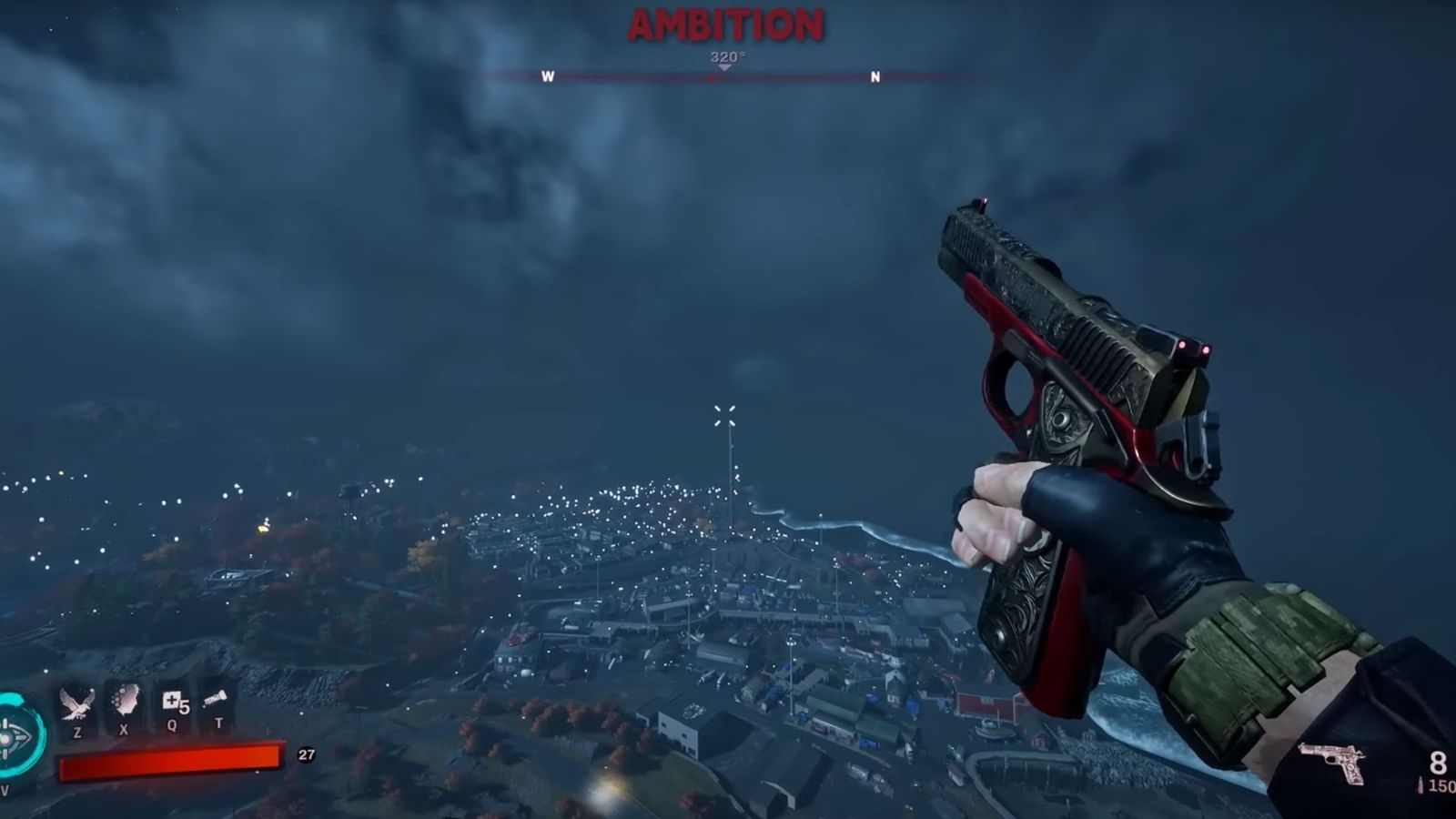The height and width of the screenshot is (819, 1456).
Task: Expand the compass heading marker at 320 degrees
Action: pos(723,56)
